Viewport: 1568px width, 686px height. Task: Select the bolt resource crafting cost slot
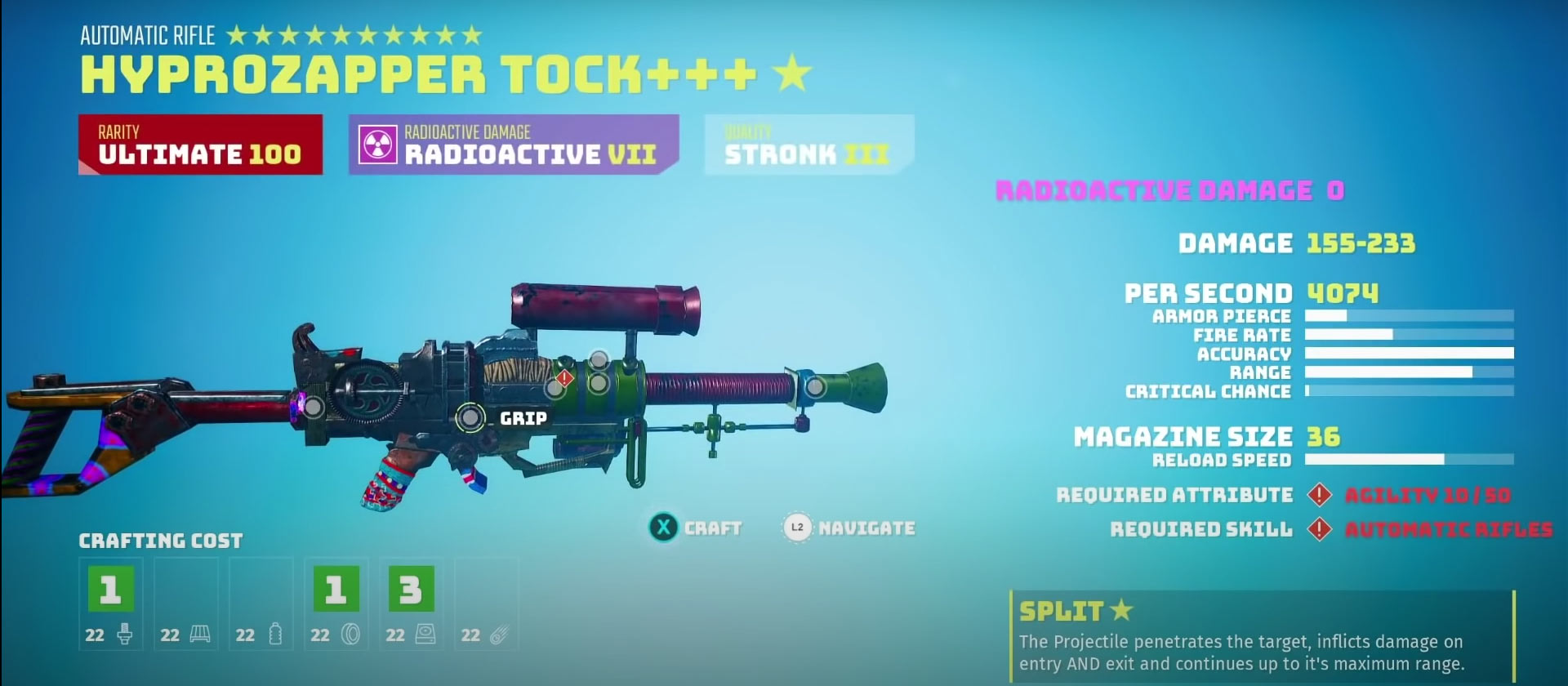(110, 604)
